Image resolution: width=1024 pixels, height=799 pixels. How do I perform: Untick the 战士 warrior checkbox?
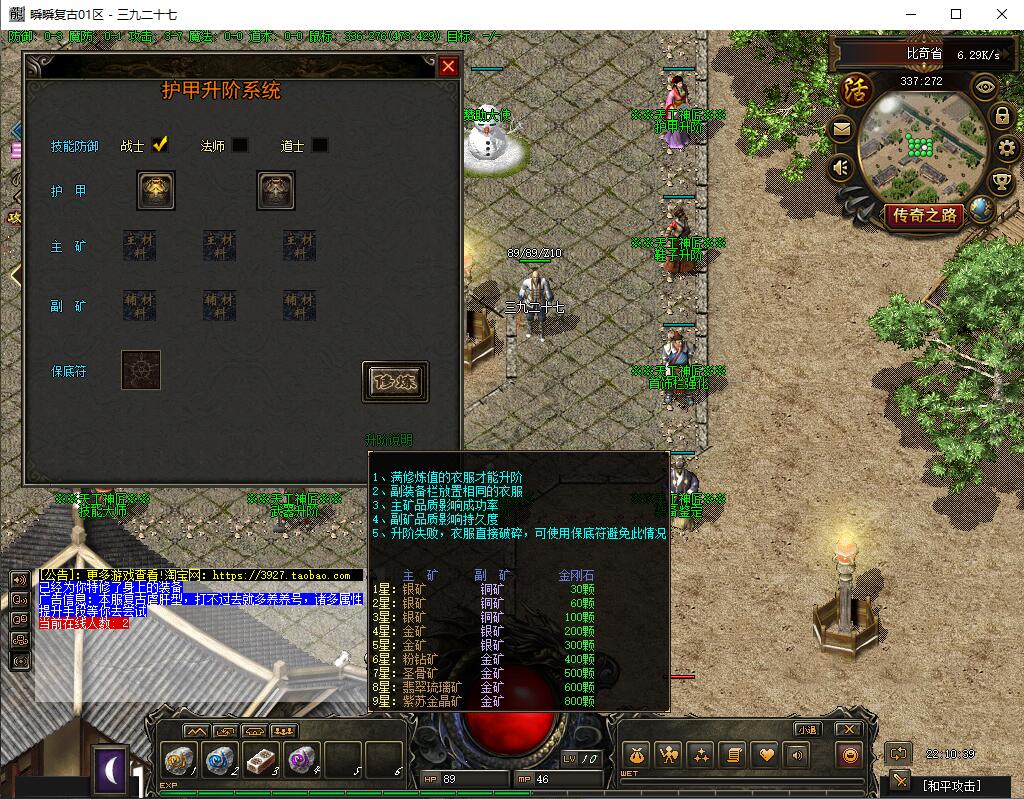coord(160,145)
